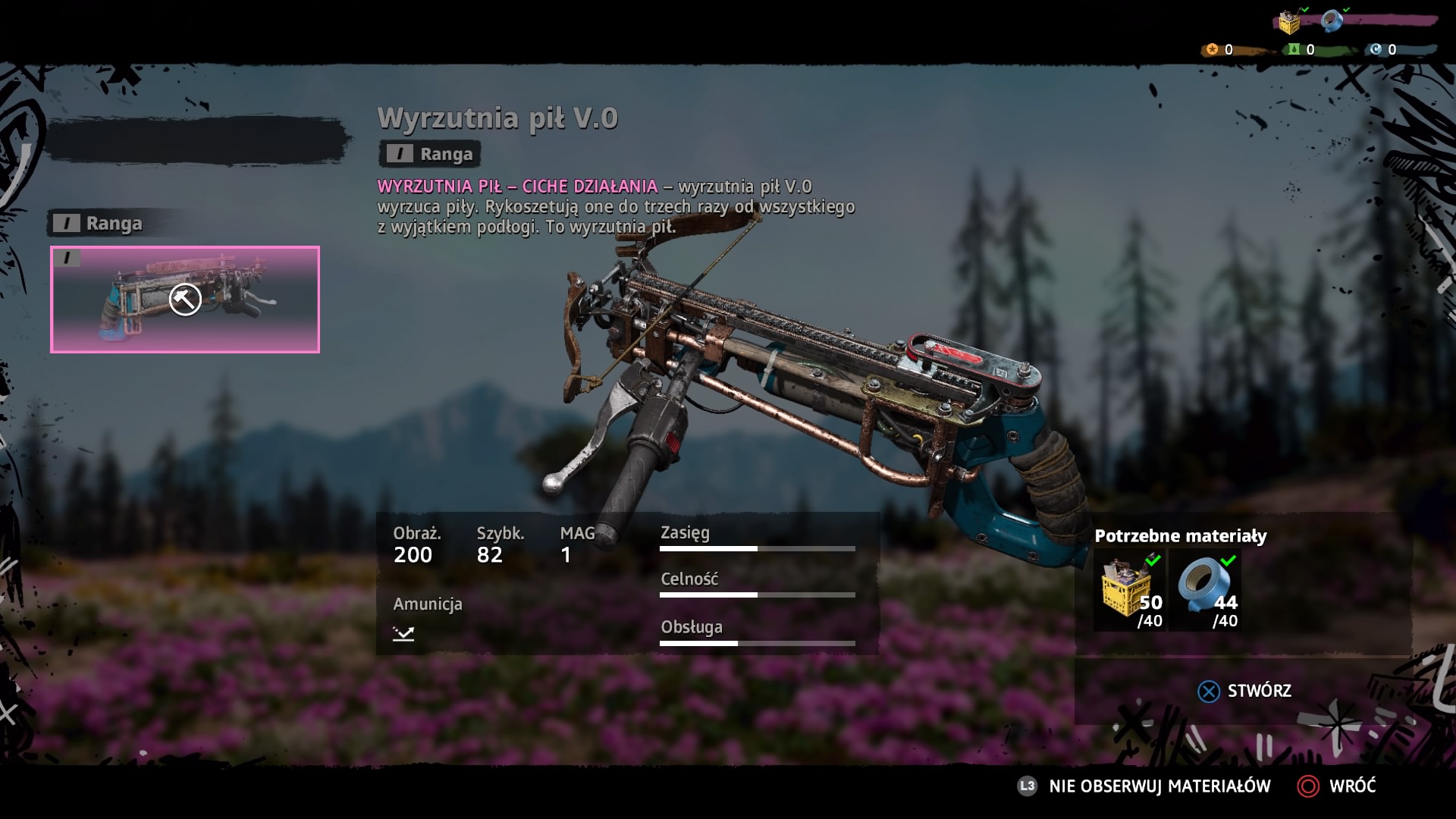Choose the Ranga I category header
1456x819 pixels.
pos(99,224)
